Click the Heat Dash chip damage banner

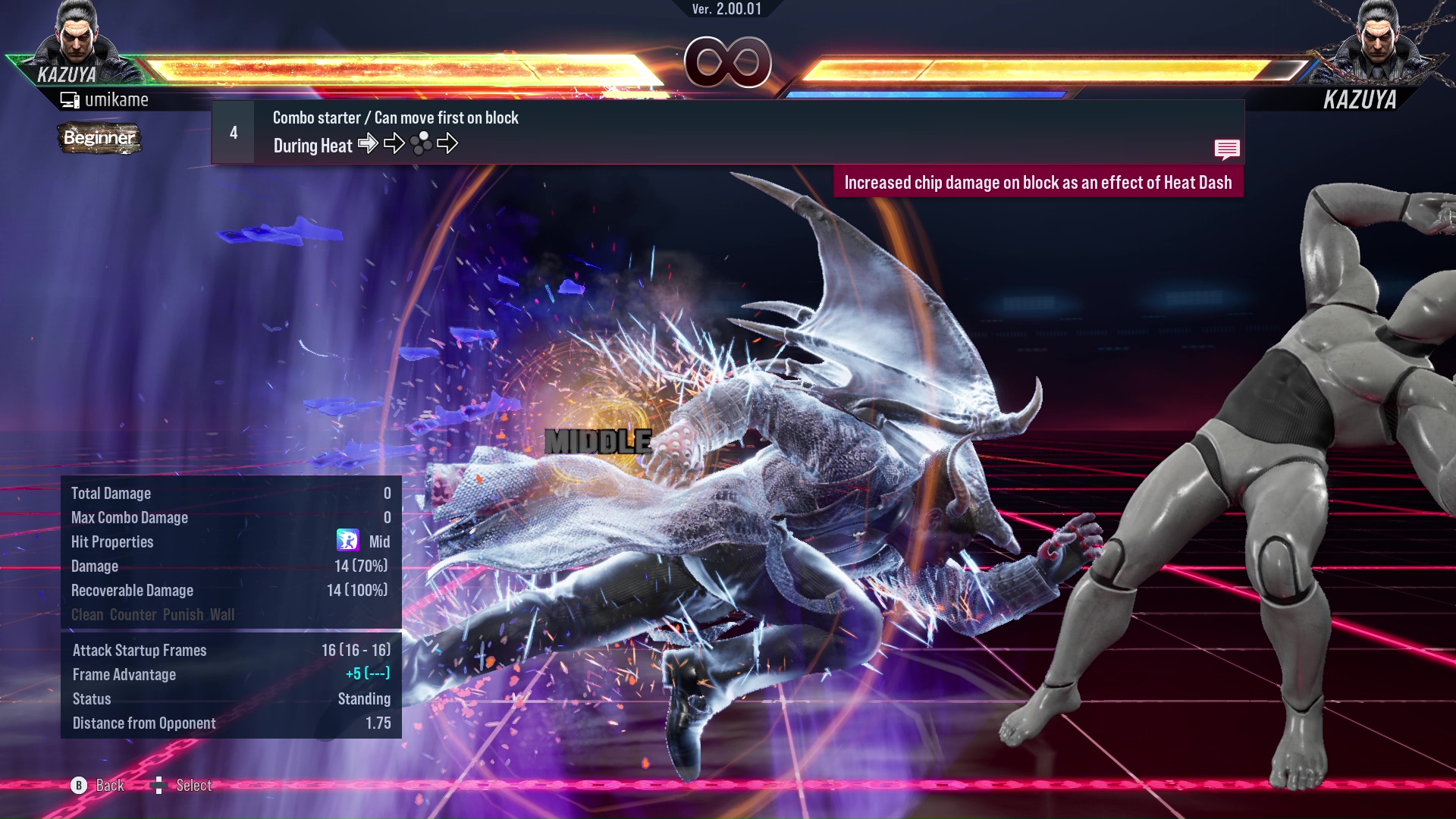(1039, 182)
